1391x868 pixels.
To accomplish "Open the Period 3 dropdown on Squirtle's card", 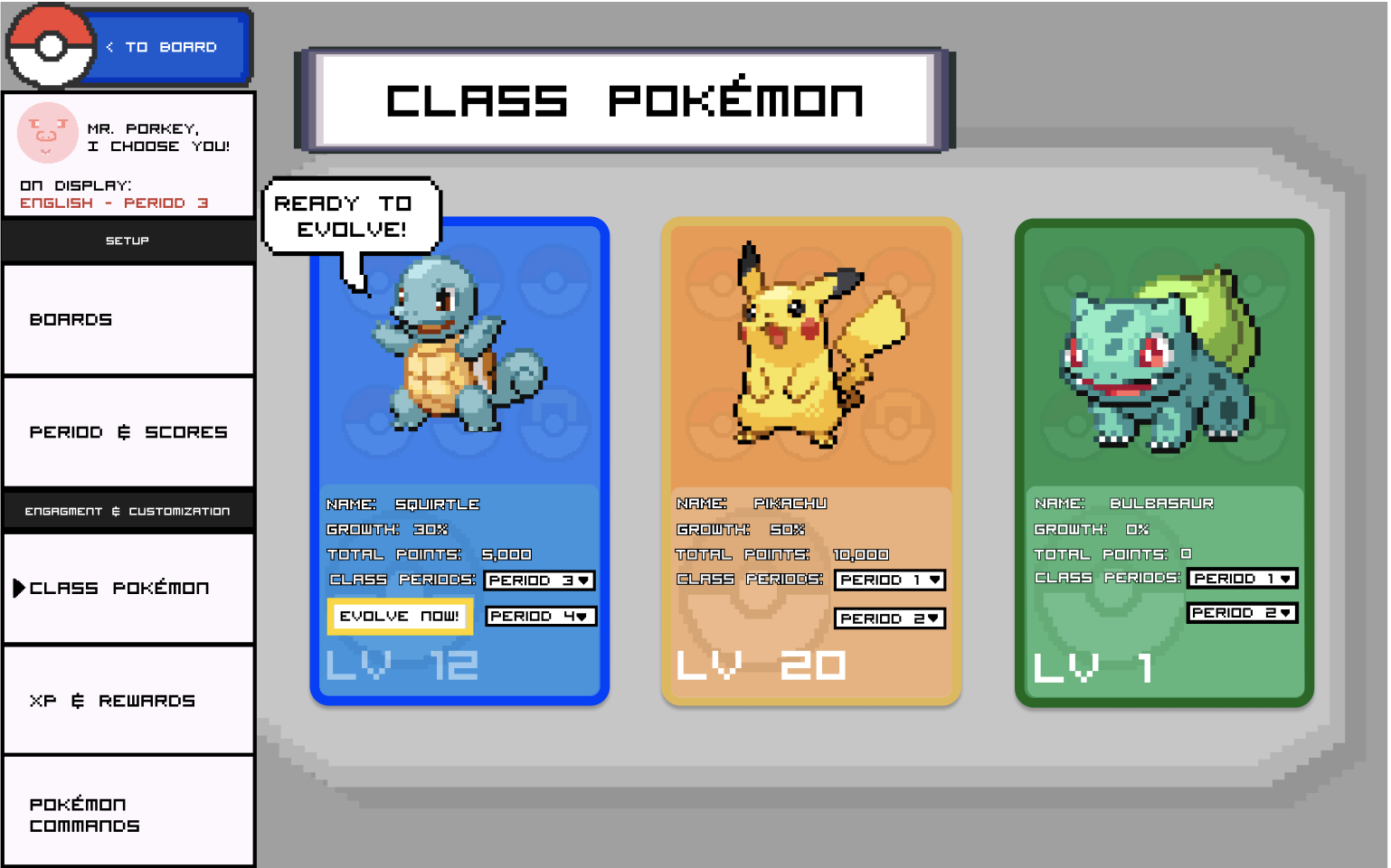I will (x=539, y=580).
